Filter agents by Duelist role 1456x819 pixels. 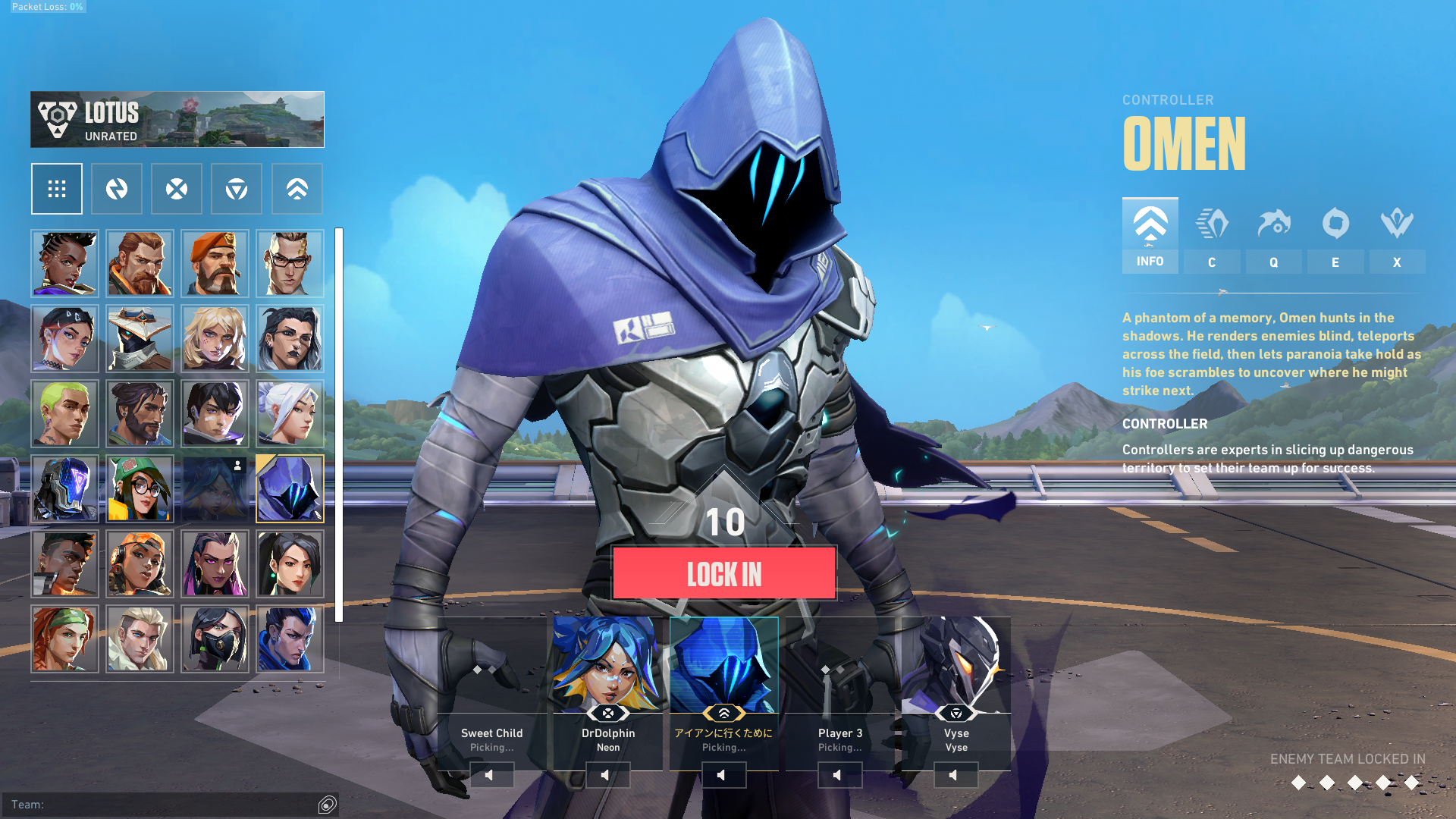click(x=177, y=189)
